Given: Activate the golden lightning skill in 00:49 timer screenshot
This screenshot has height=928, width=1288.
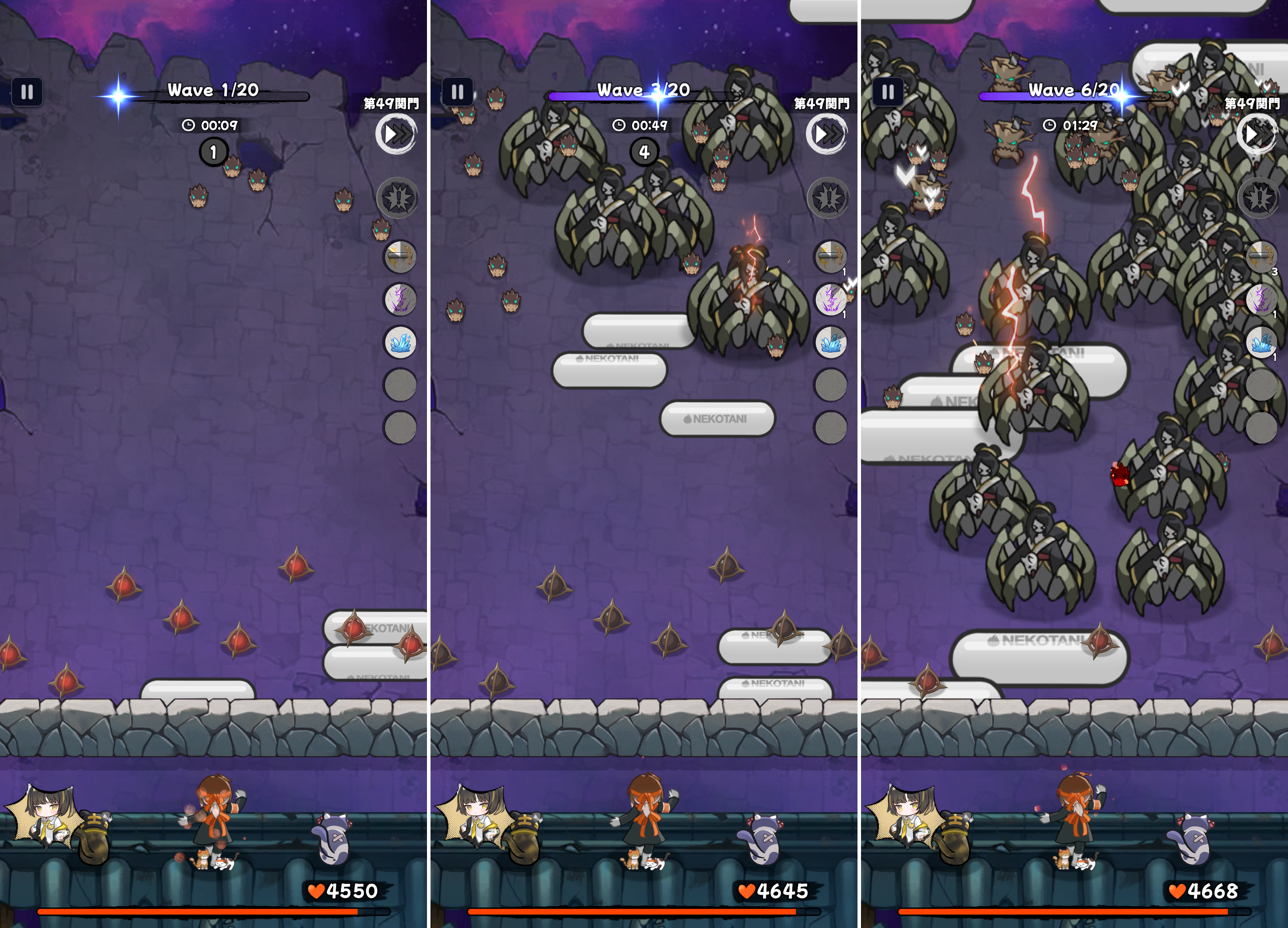Looking at the screenshot, I should coord(830,257).
